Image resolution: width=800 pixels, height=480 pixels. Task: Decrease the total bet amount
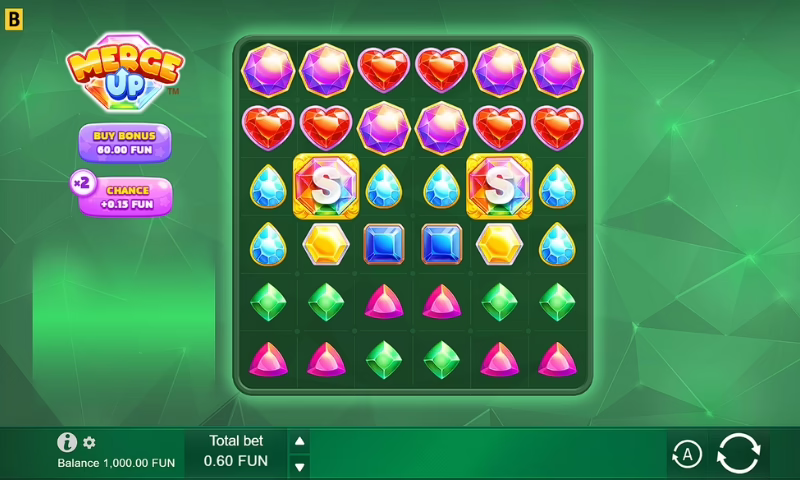(299, 467)
